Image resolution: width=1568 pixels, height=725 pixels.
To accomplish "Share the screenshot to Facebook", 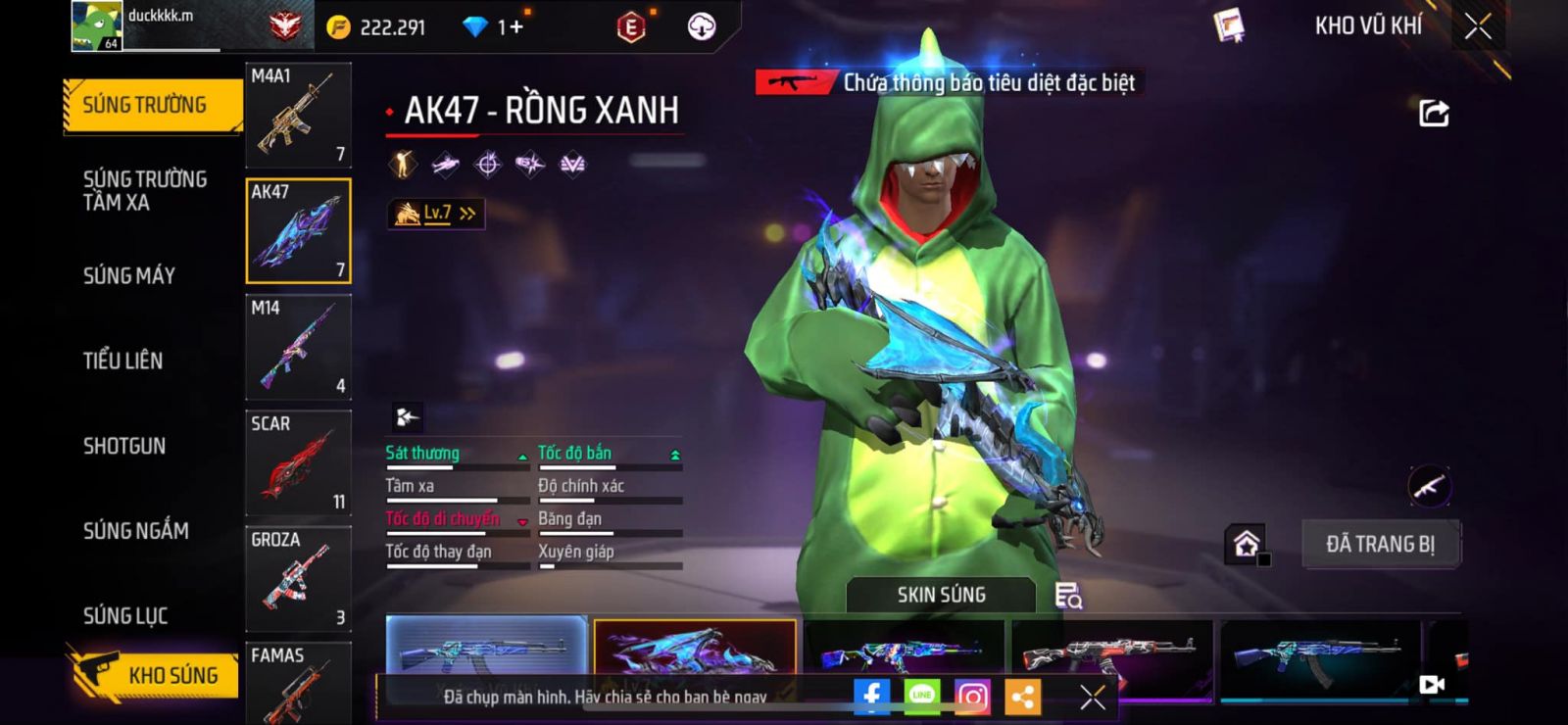I will tap(871, 697).
